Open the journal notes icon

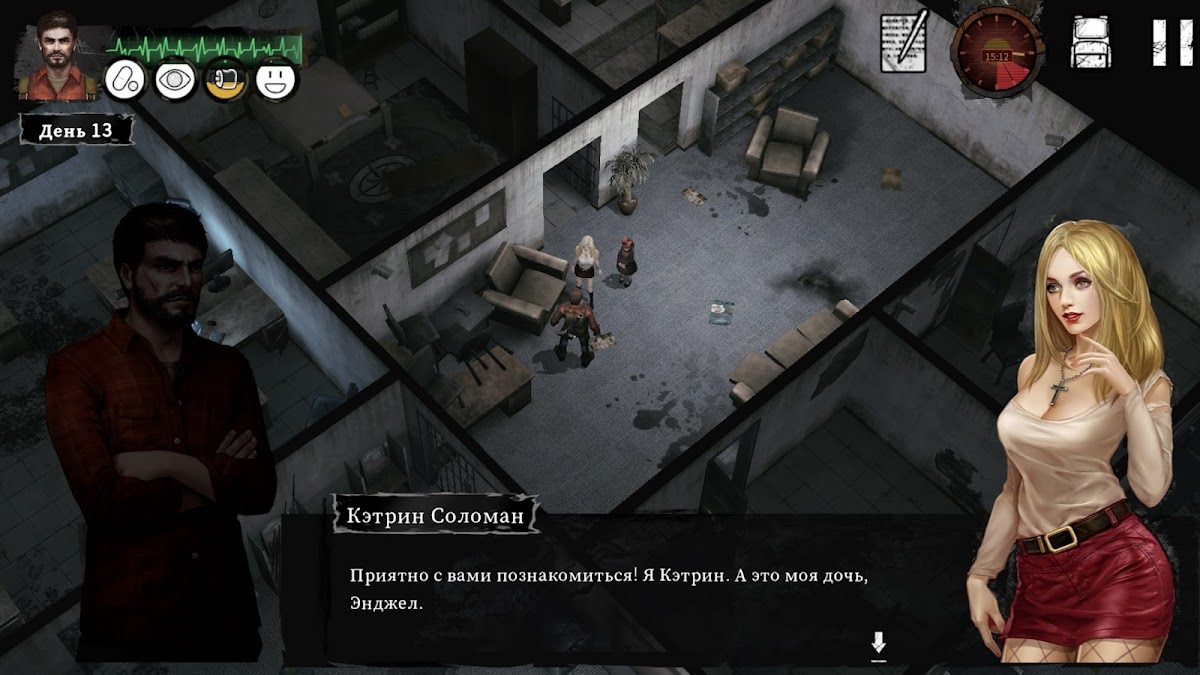[x=903, y=42]
